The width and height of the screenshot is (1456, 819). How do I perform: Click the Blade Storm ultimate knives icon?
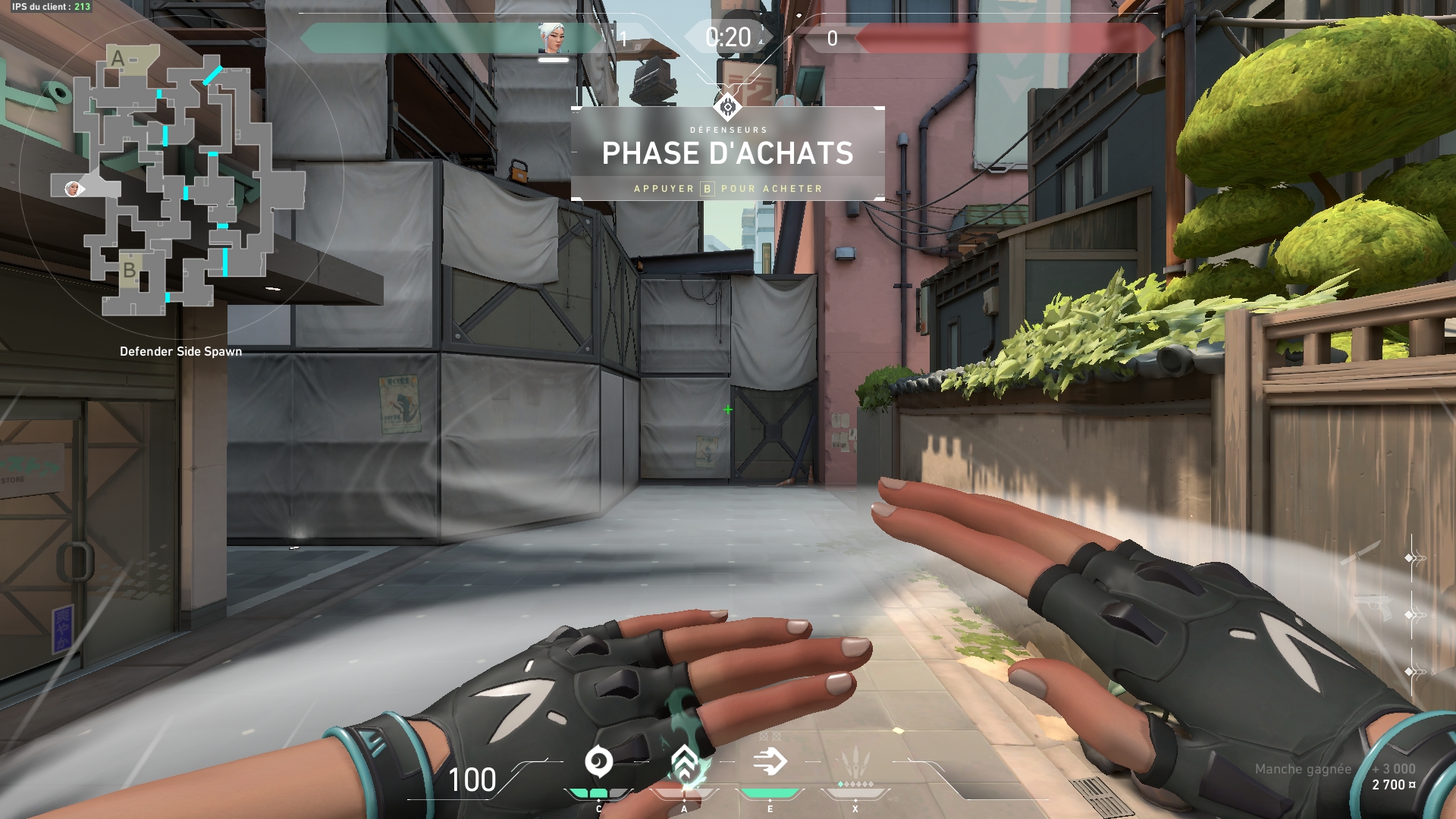pyautogui.click(x=855, y=761)
